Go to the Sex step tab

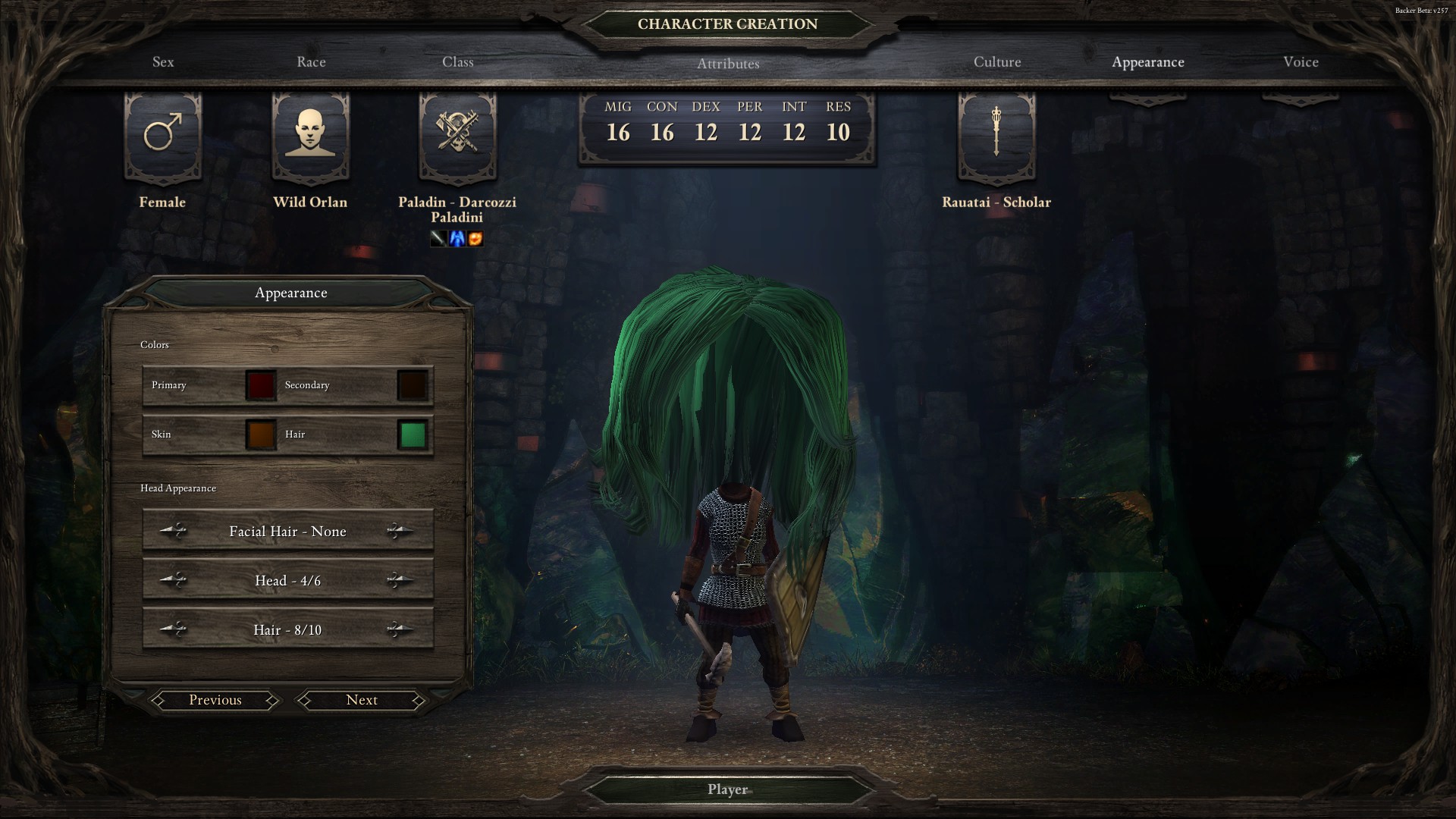[x=163, y=62]
